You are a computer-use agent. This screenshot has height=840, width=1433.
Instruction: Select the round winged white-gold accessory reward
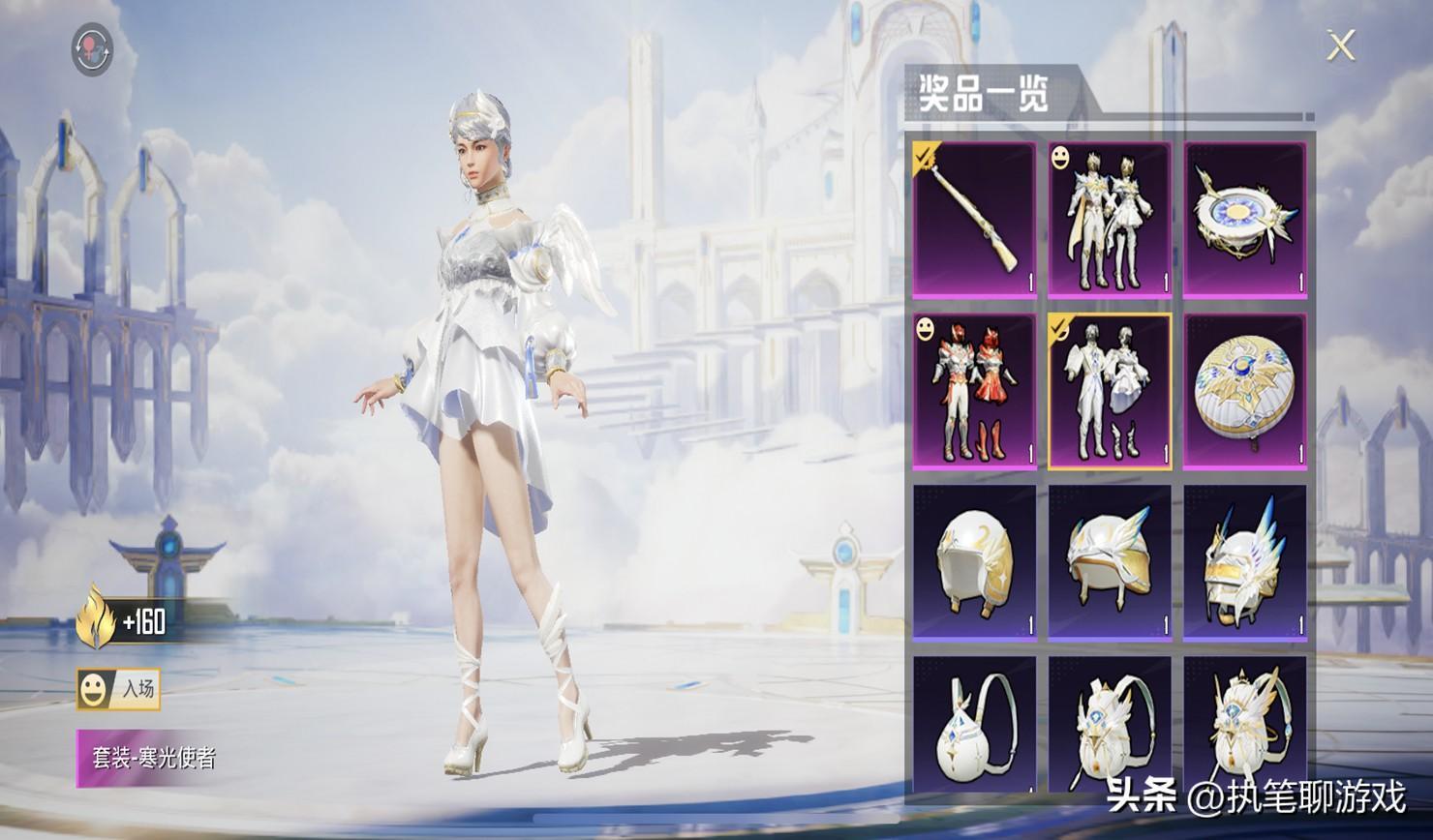pos(1245,219)
